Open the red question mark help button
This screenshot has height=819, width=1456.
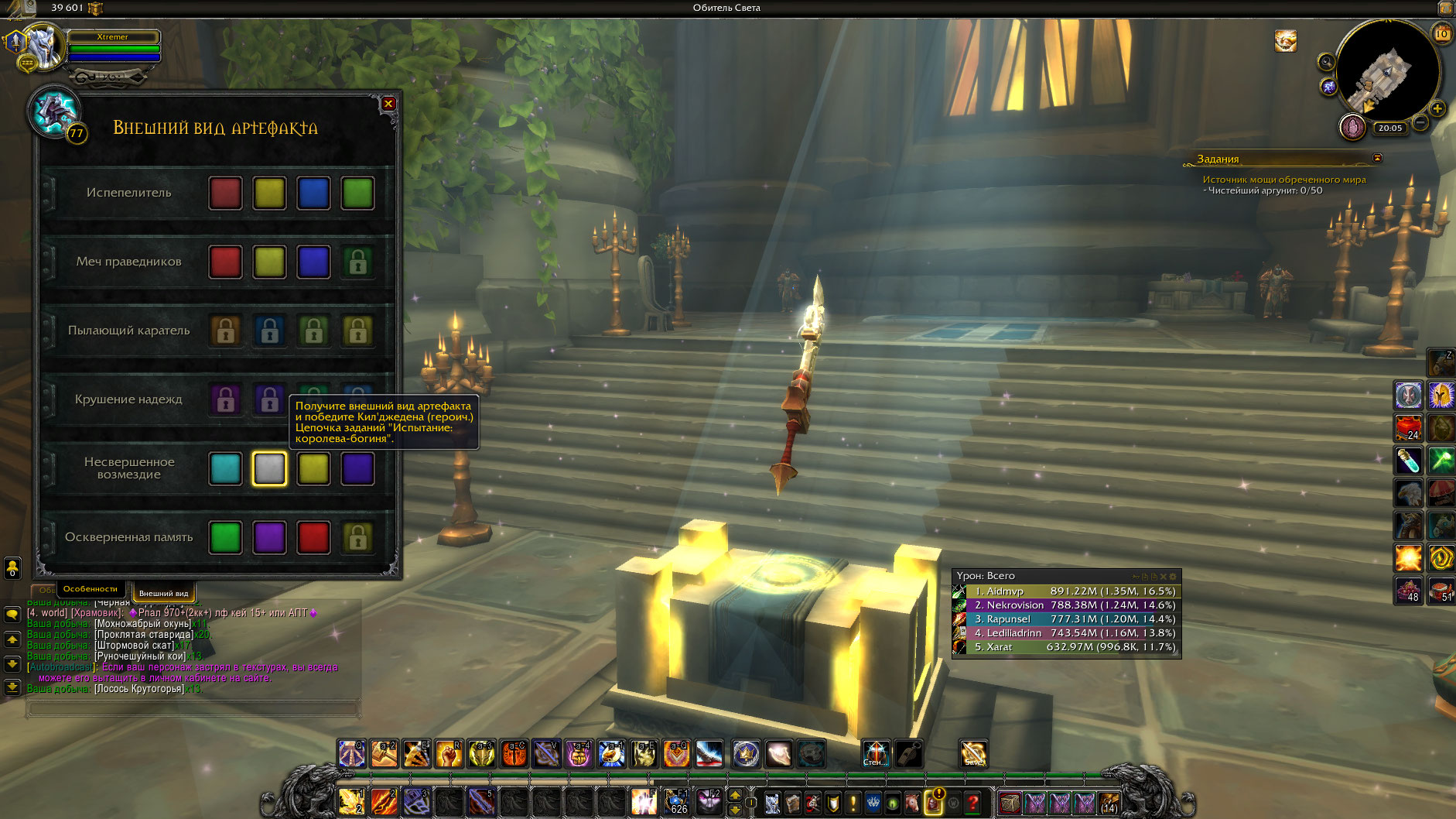coord(973,803)
